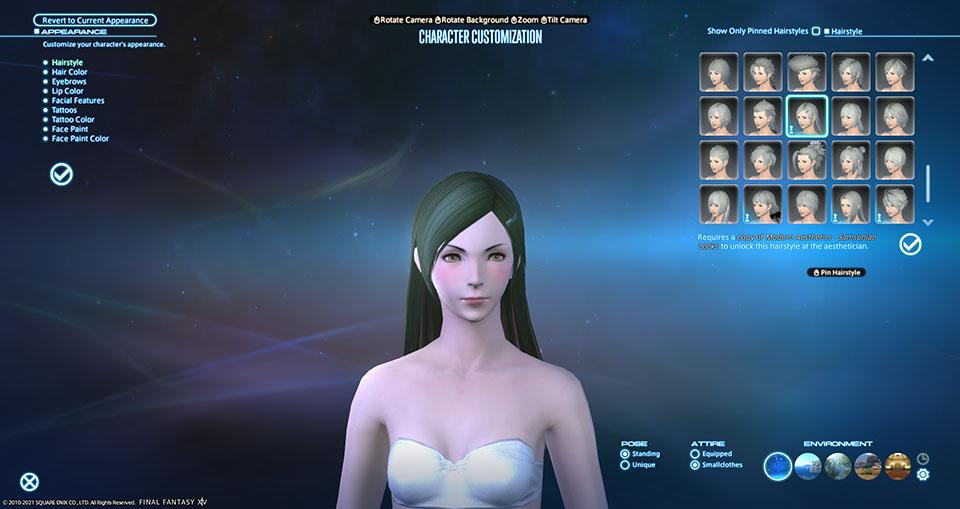Close customization with the X button

30,482
